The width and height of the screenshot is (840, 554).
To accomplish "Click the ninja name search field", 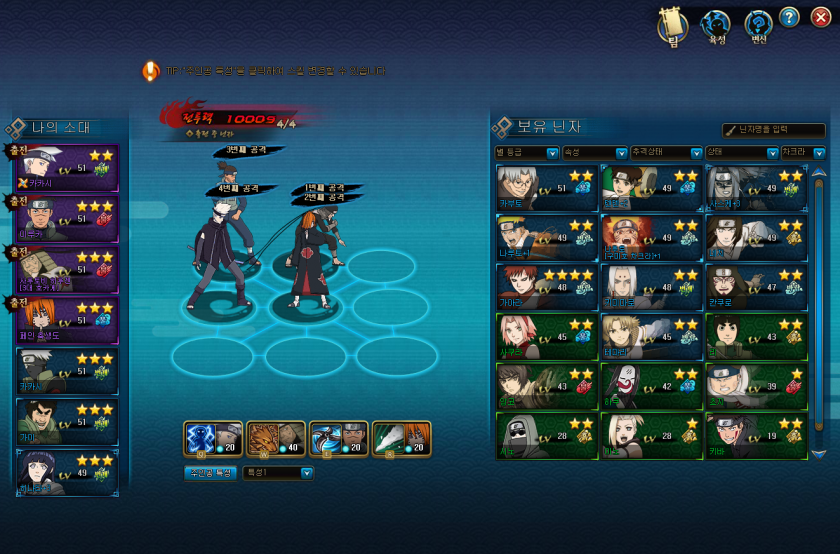I will click(x=773, y=130).
